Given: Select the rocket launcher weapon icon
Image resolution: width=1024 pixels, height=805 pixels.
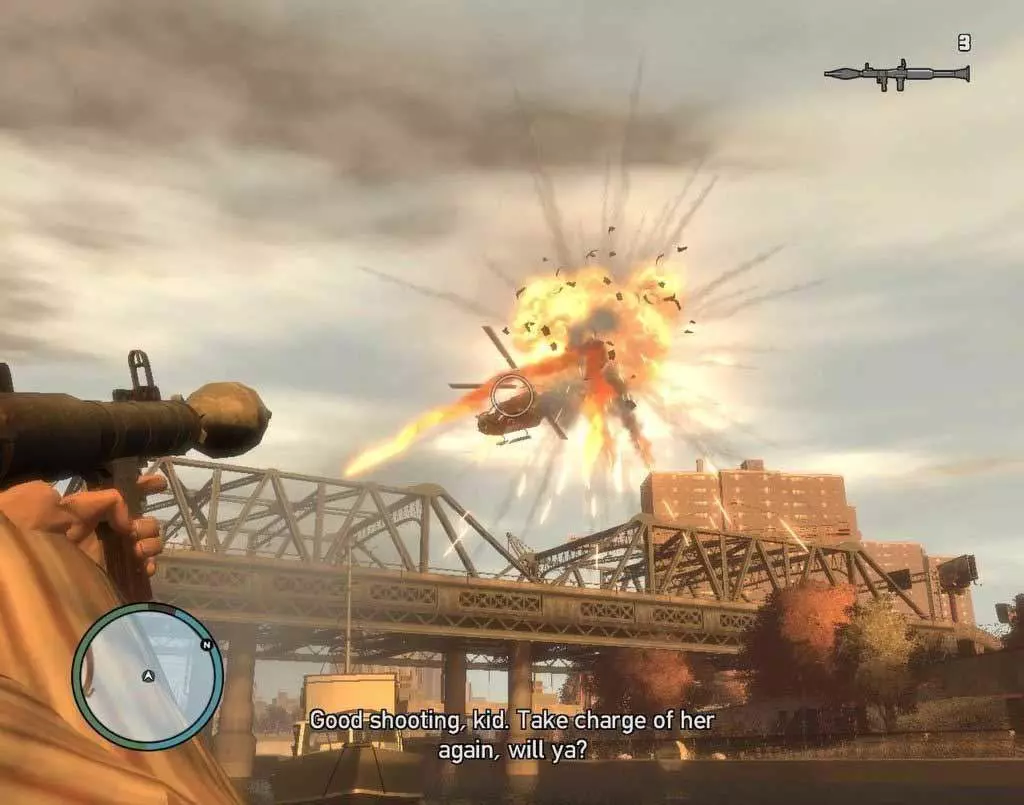Looking at the screenshot, I should point(897,74).
